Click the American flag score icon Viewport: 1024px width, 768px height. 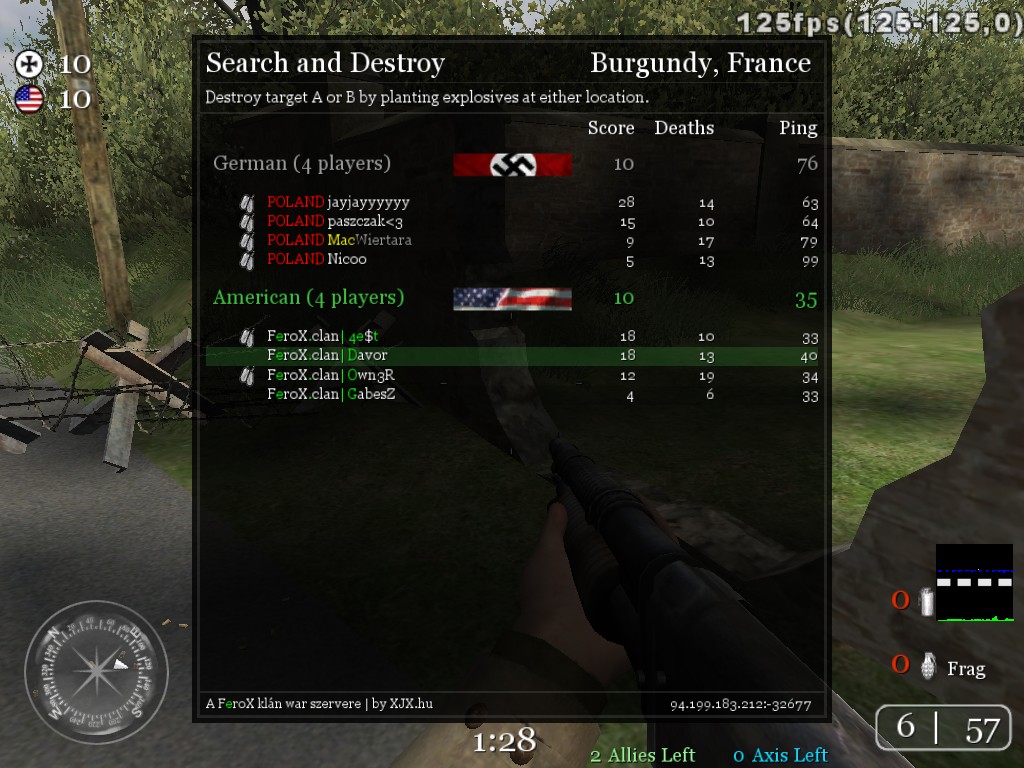click(x=29, y=98)
